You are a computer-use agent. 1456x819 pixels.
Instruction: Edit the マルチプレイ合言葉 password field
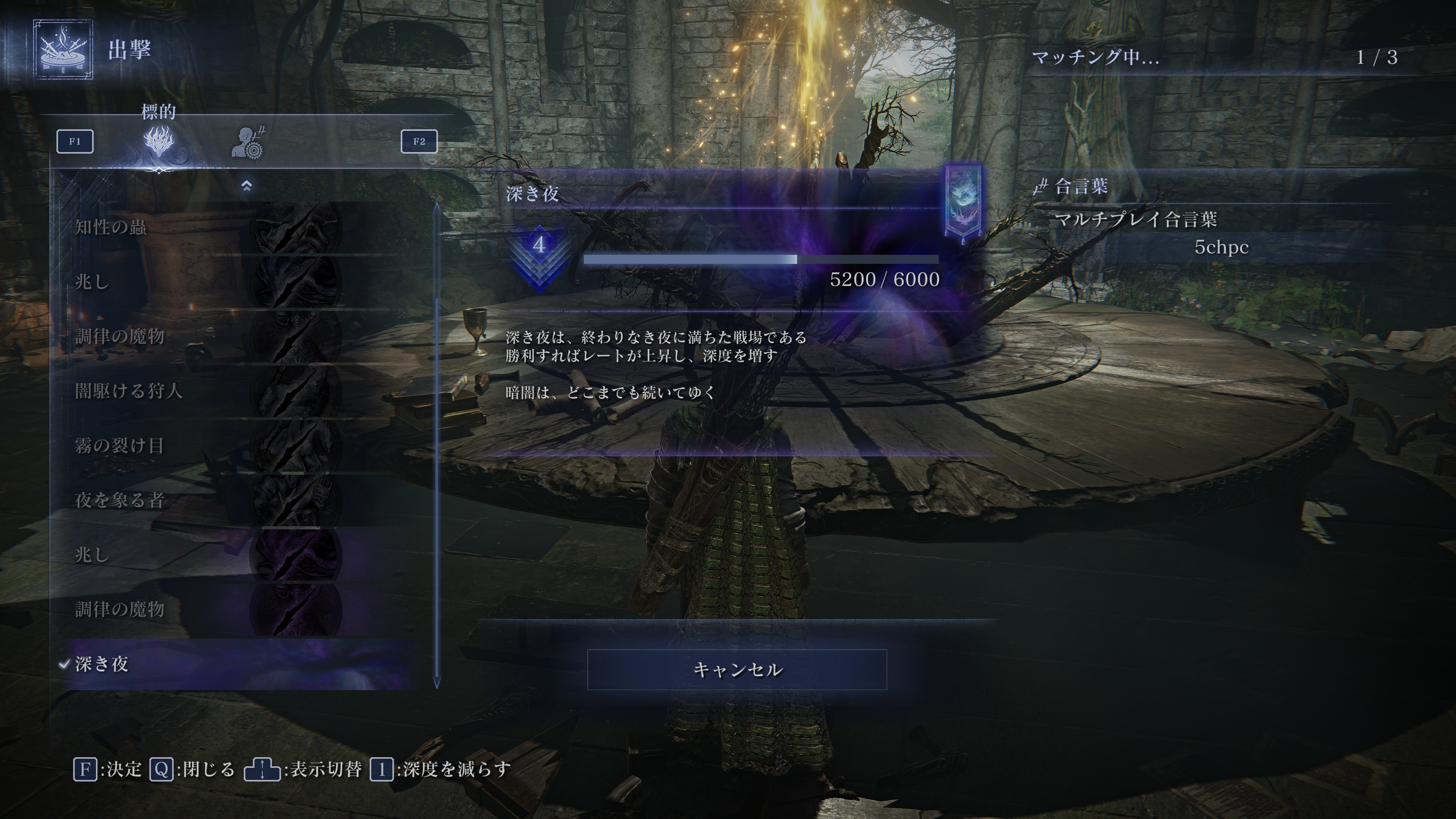click(1221, 247)
